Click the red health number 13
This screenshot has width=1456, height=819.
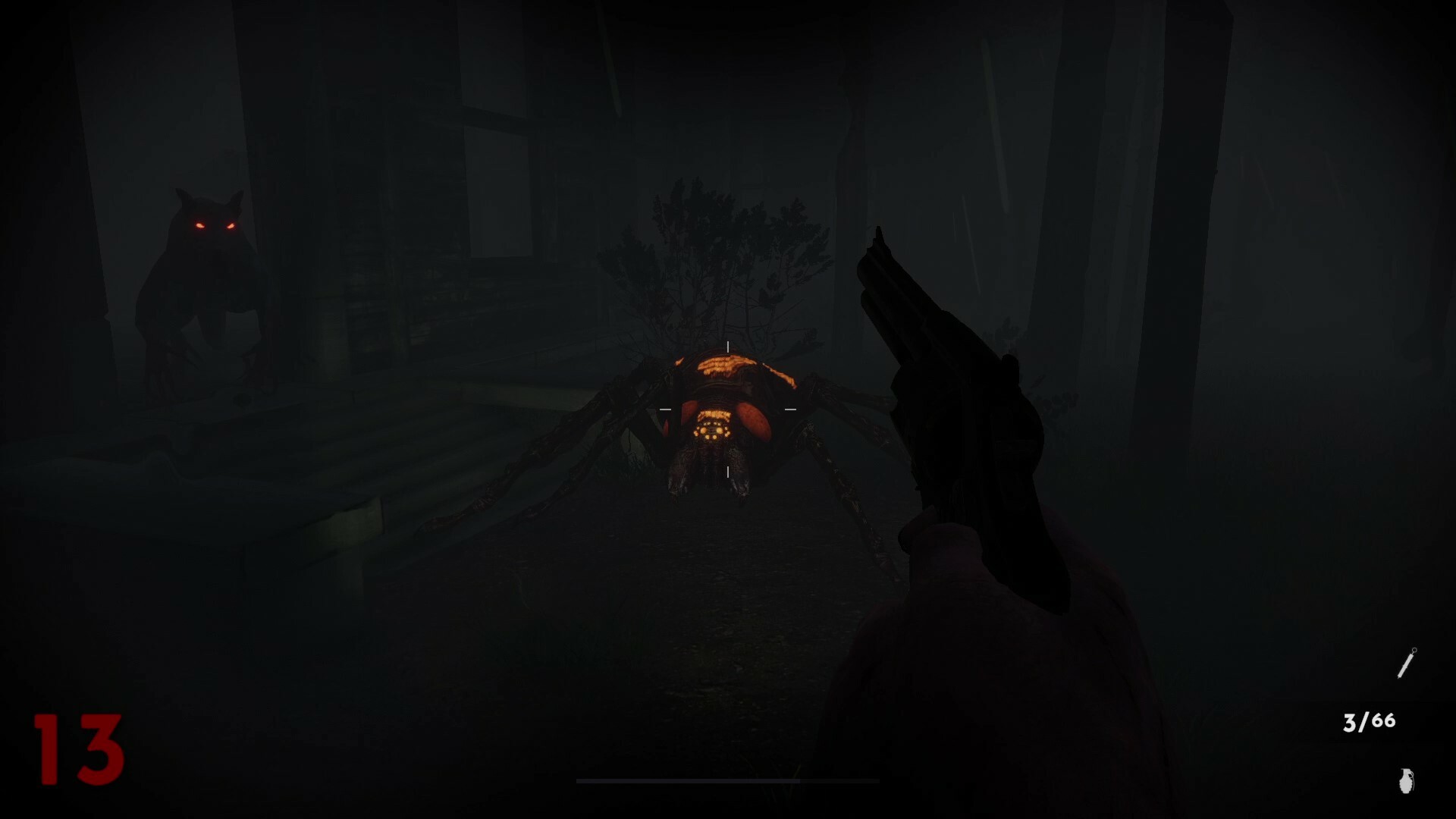click(78, 751)
